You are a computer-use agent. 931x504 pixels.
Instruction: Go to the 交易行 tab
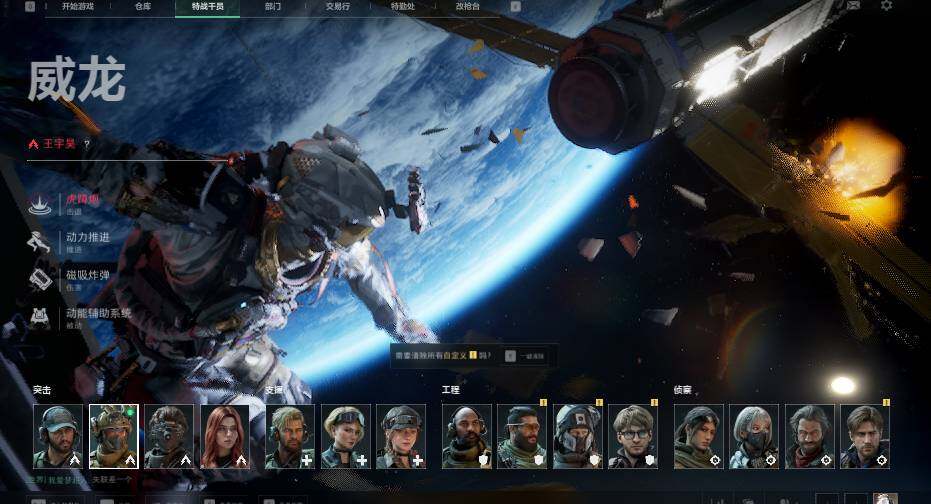coord(338,6)
